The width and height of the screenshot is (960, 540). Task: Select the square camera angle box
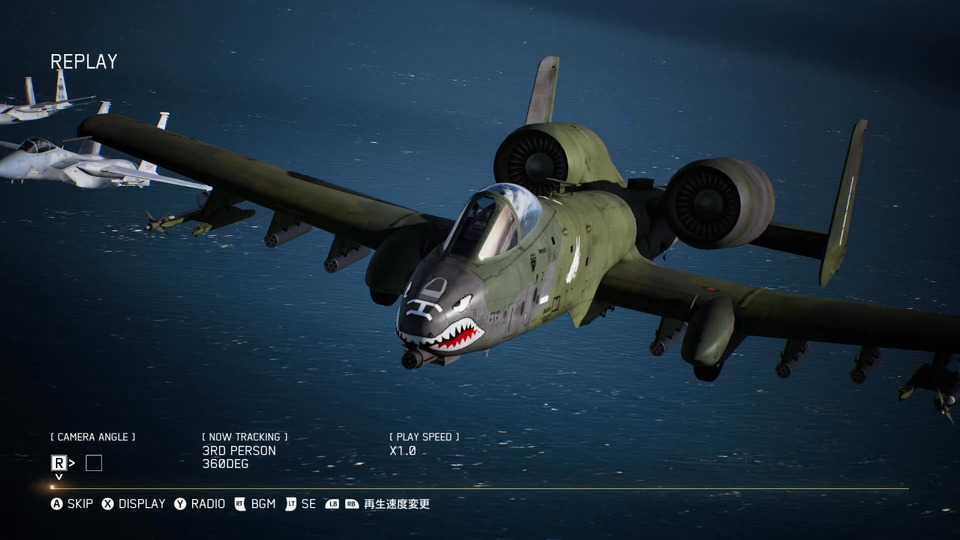click(x=94, y=463)
